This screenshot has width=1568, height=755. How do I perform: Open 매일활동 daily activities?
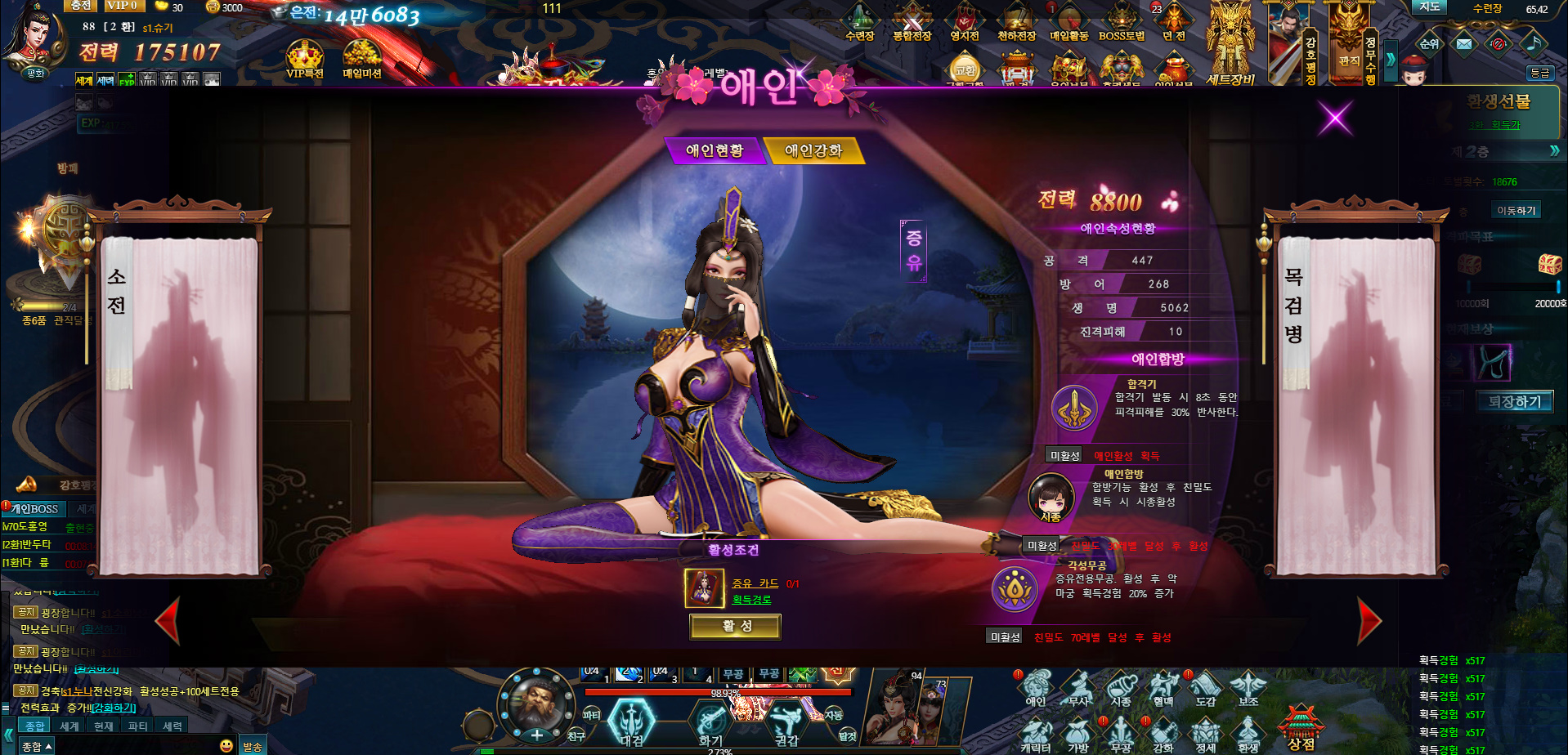tap(1068, 22)
